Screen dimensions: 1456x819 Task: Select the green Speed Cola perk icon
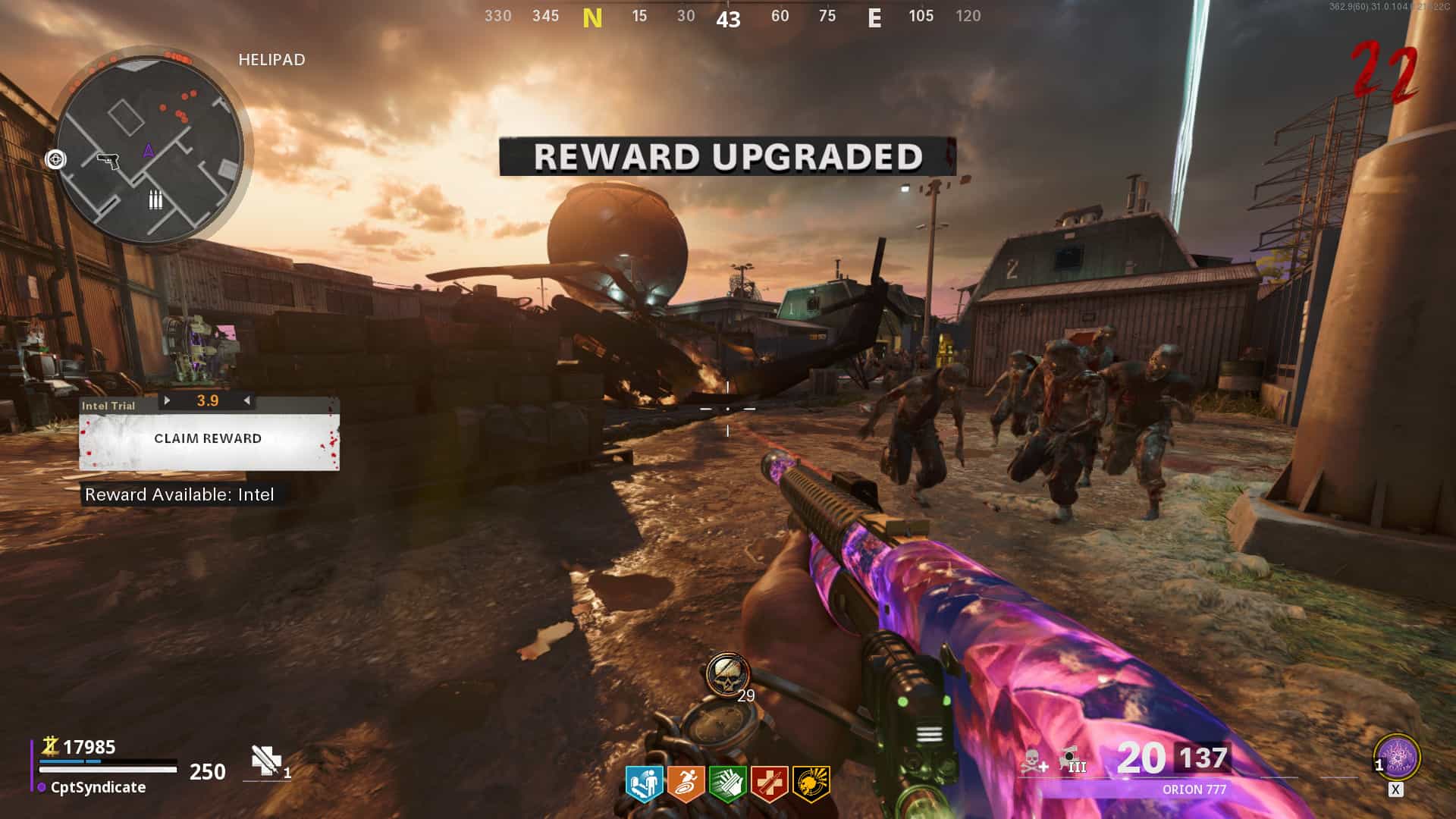(727, 784)
